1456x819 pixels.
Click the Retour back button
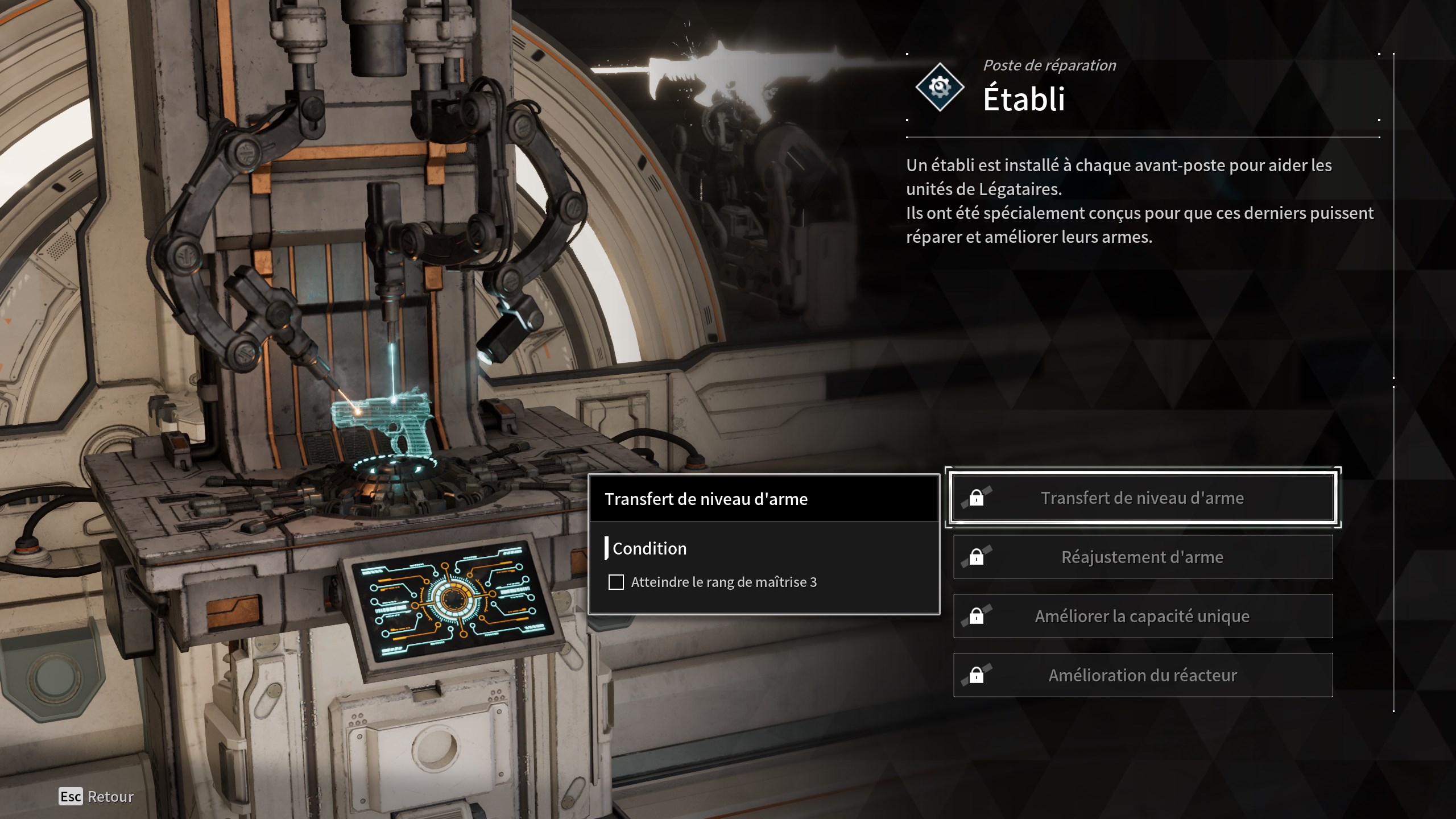point(97,796)
